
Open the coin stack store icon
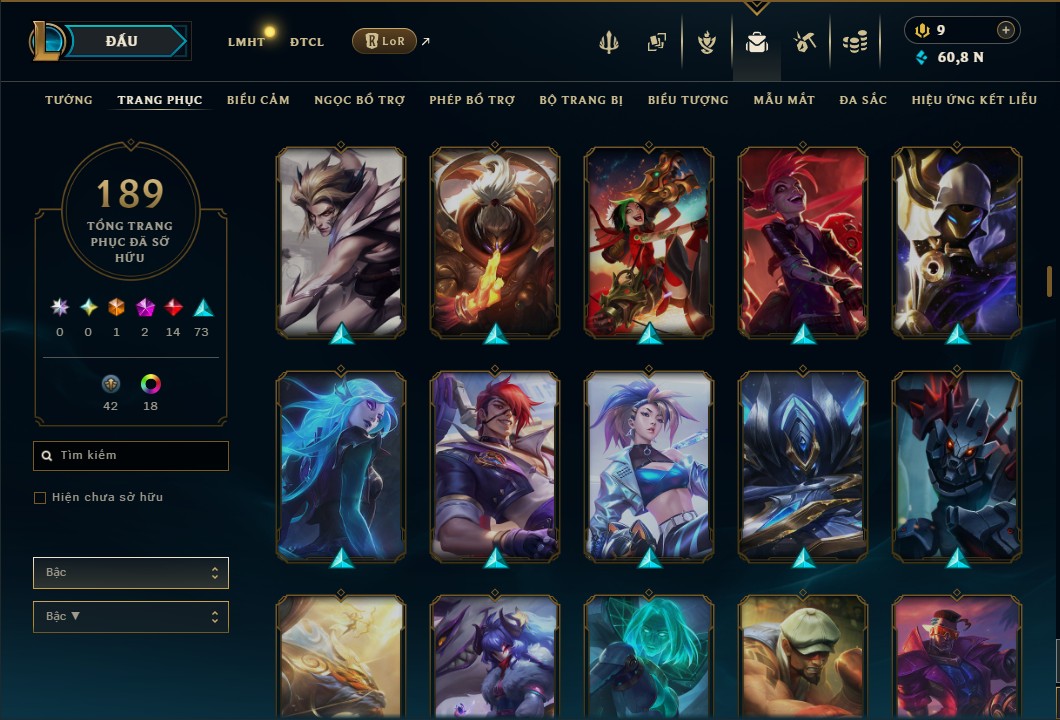point(854,42)
